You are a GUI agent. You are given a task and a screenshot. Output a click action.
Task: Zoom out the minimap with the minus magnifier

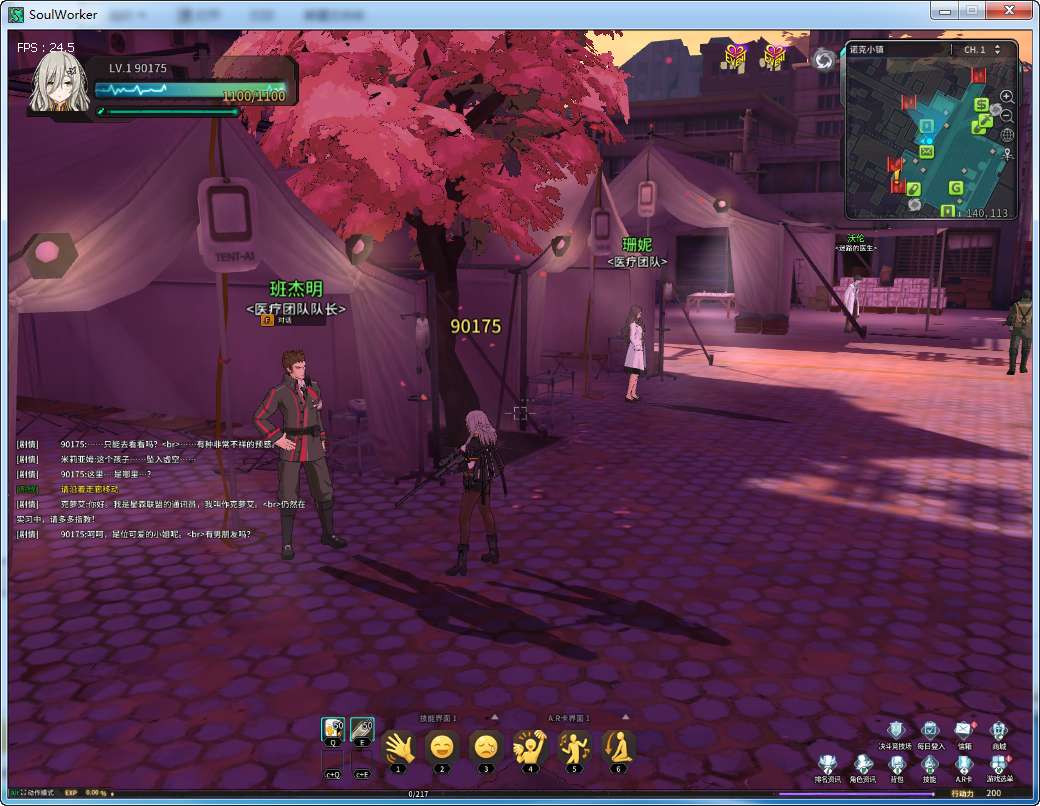[1007, 116]
